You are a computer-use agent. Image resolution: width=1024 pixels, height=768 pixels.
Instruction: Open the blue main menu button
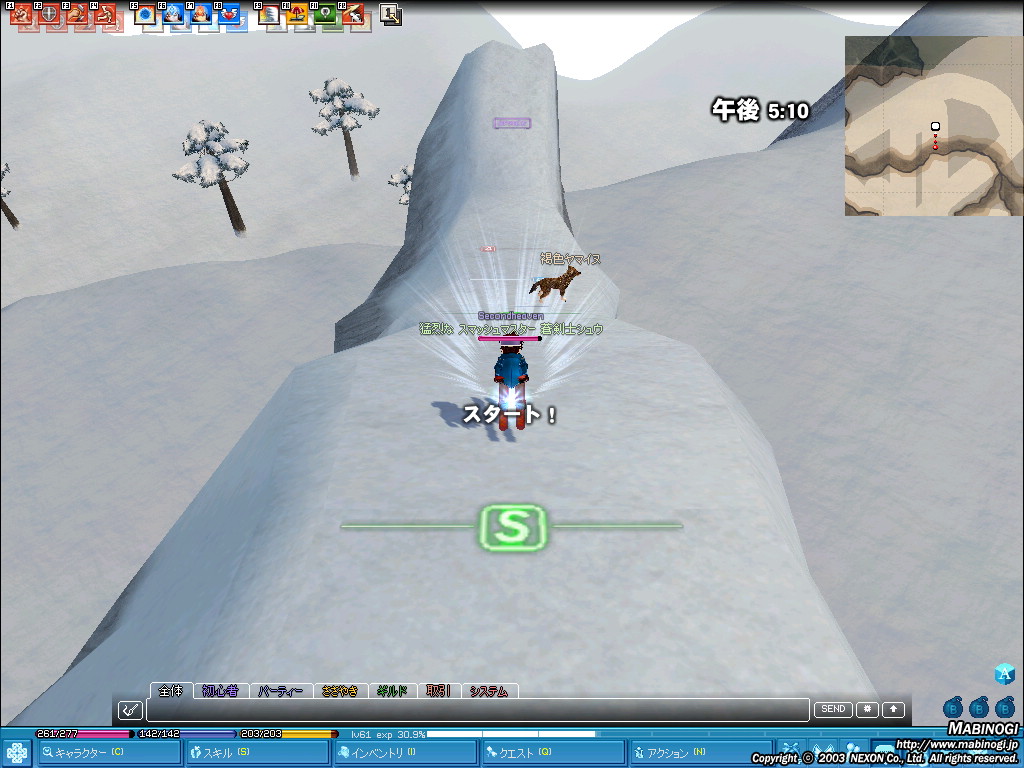tap(17, 753)
